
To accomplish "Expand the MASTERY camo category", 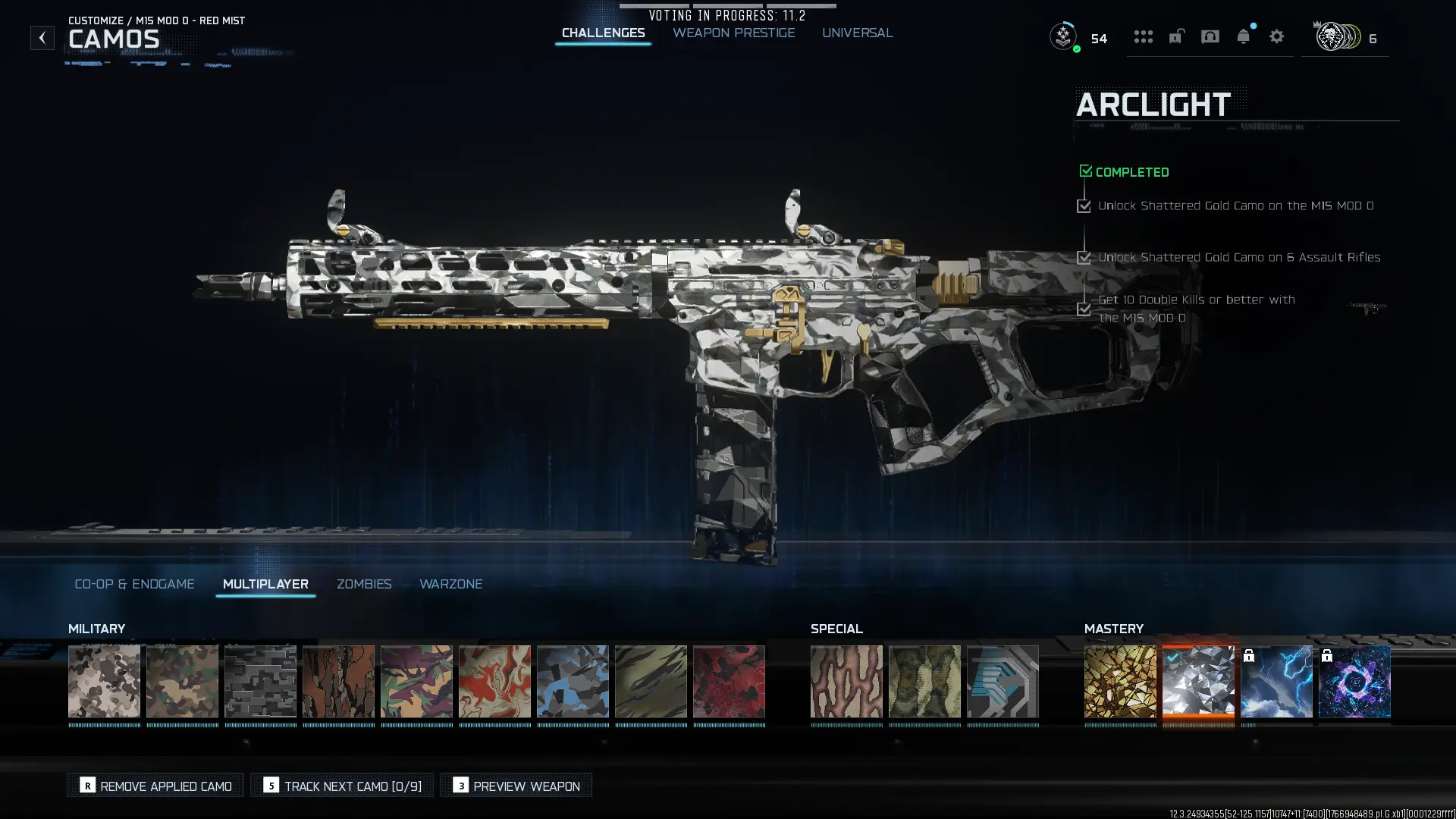I will tap(1114, 629).
